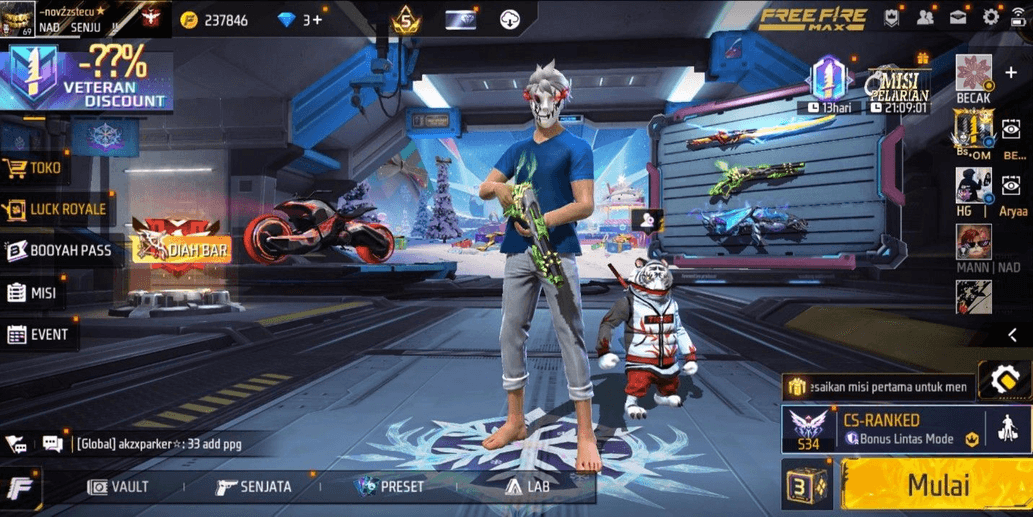
Task: Open the mail envelope icon
Action: coord(958,17)
